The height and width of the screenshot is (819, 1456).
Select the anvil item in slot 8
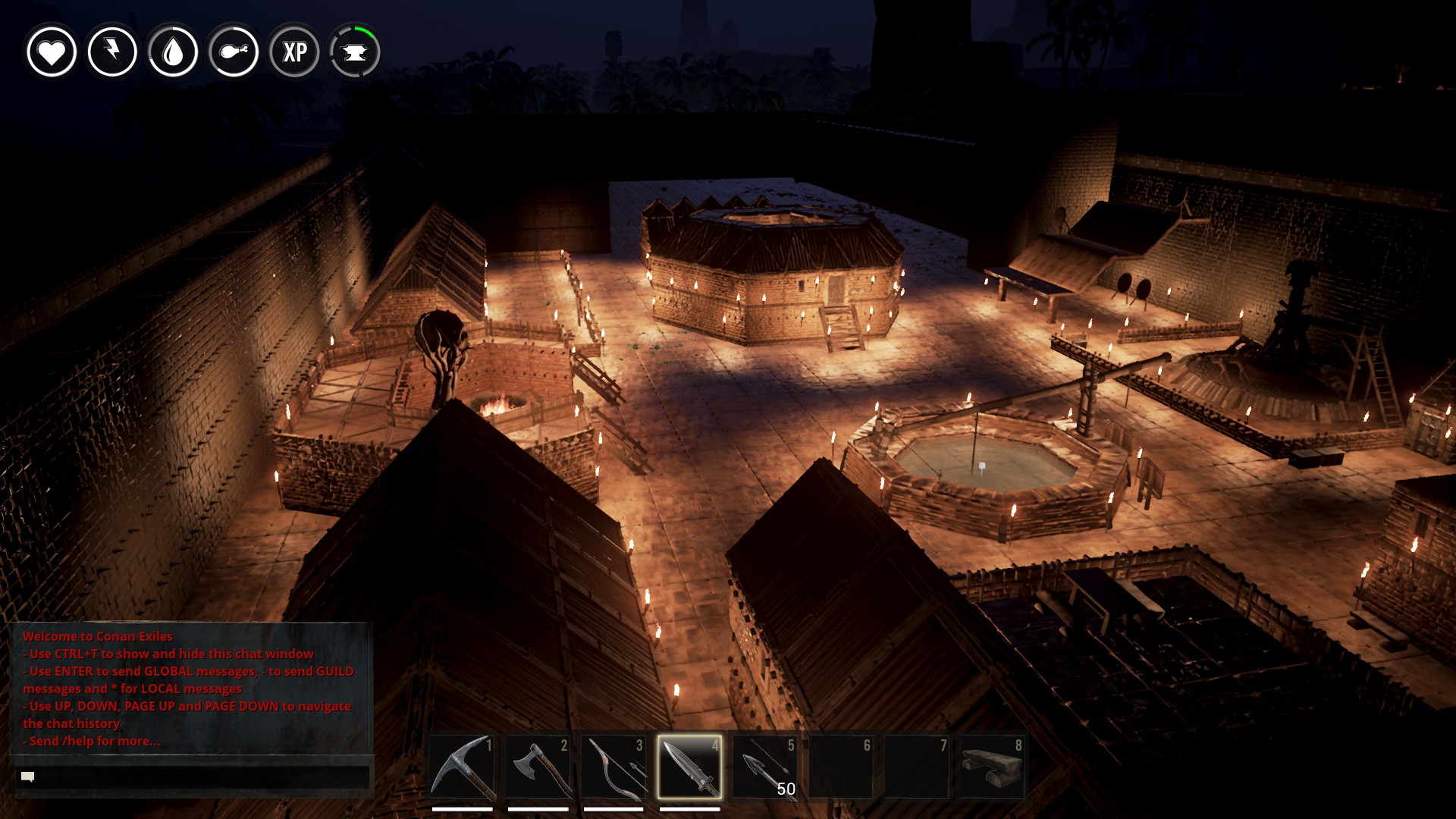[x=992, y=767]
